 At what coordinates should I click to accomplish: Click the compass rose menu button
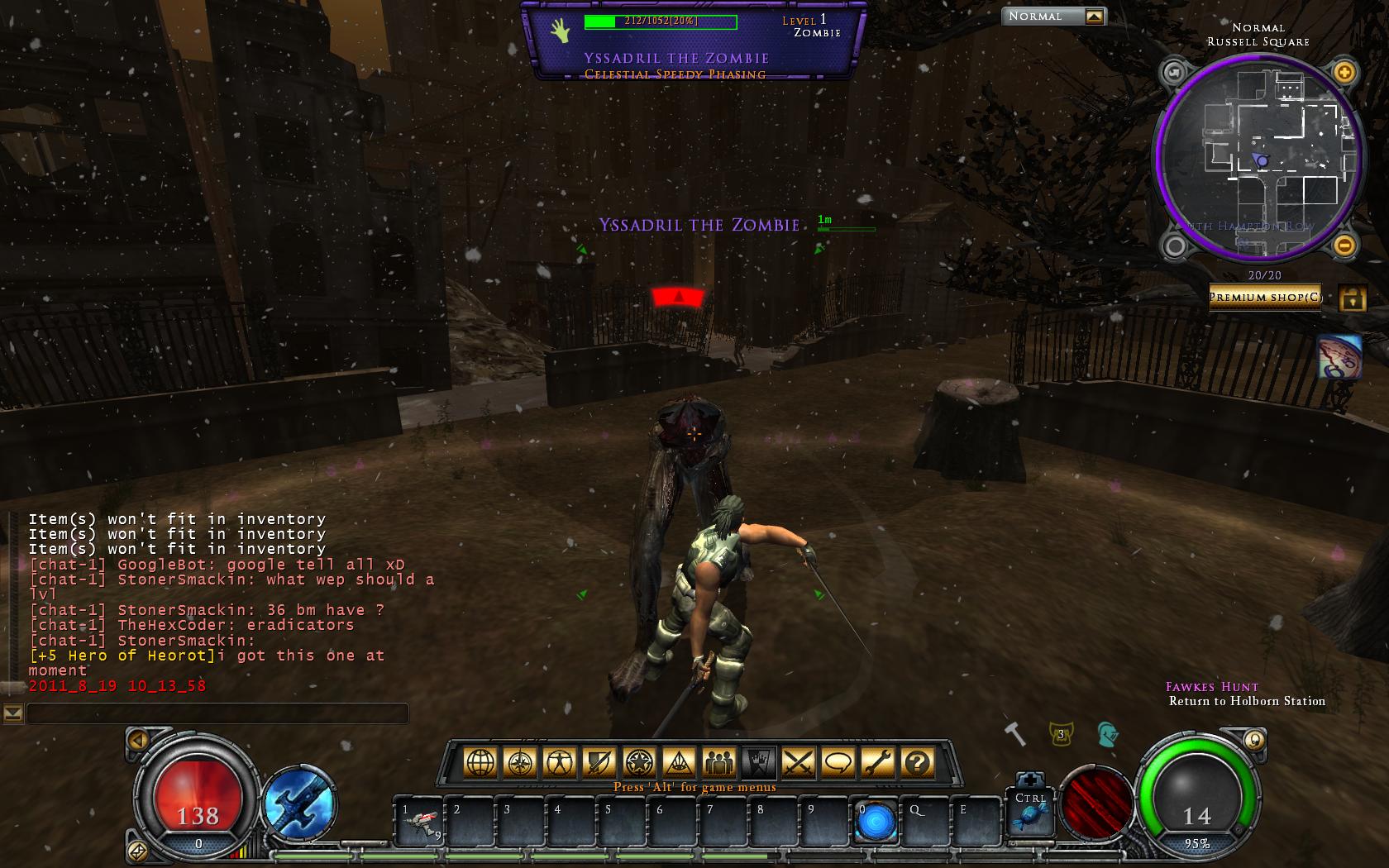pos(520,762)
